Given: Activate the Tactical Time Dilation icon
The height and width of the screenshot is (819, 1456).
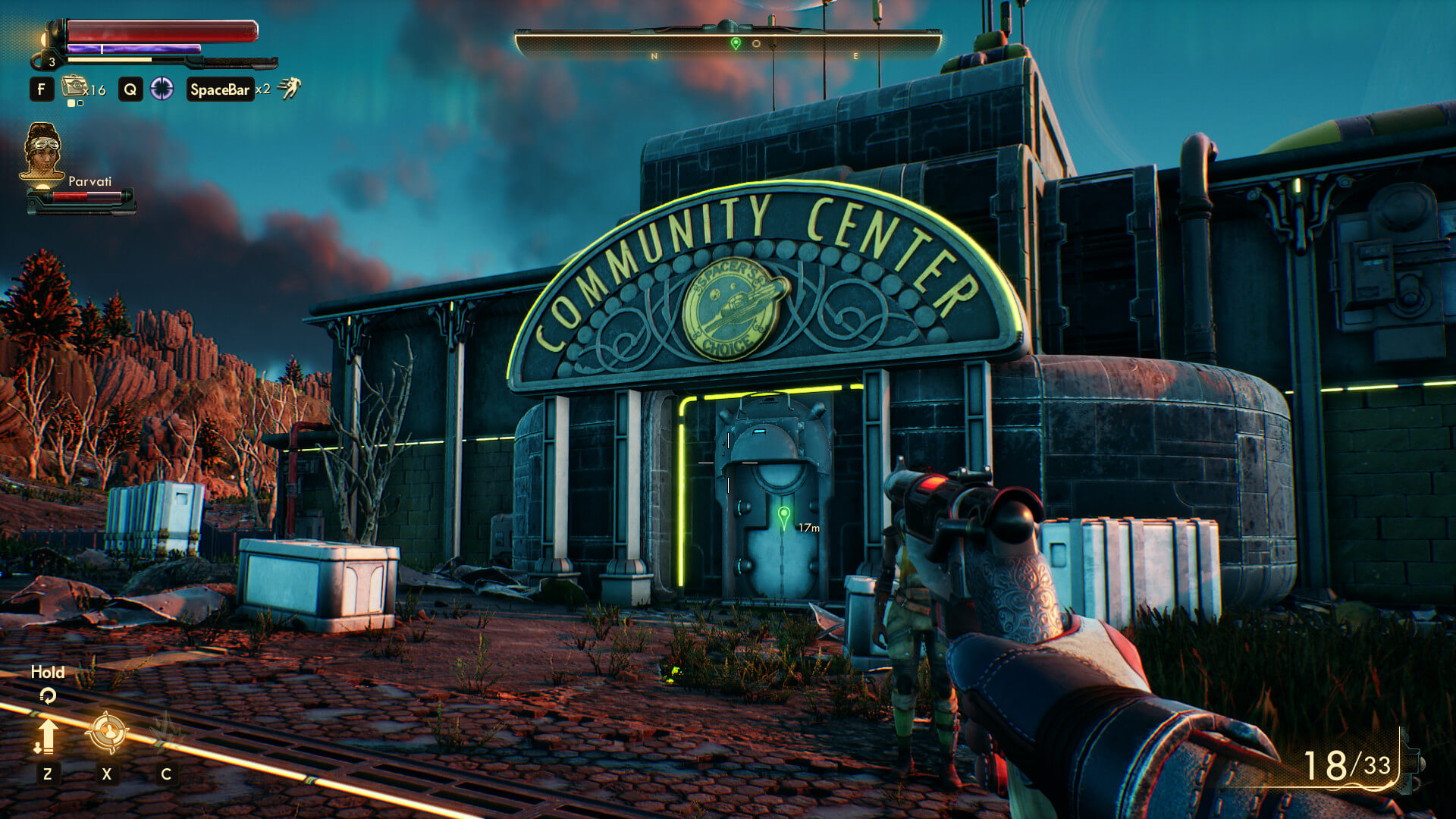Looking at the screenshot, I should click(x=162, y=89).
